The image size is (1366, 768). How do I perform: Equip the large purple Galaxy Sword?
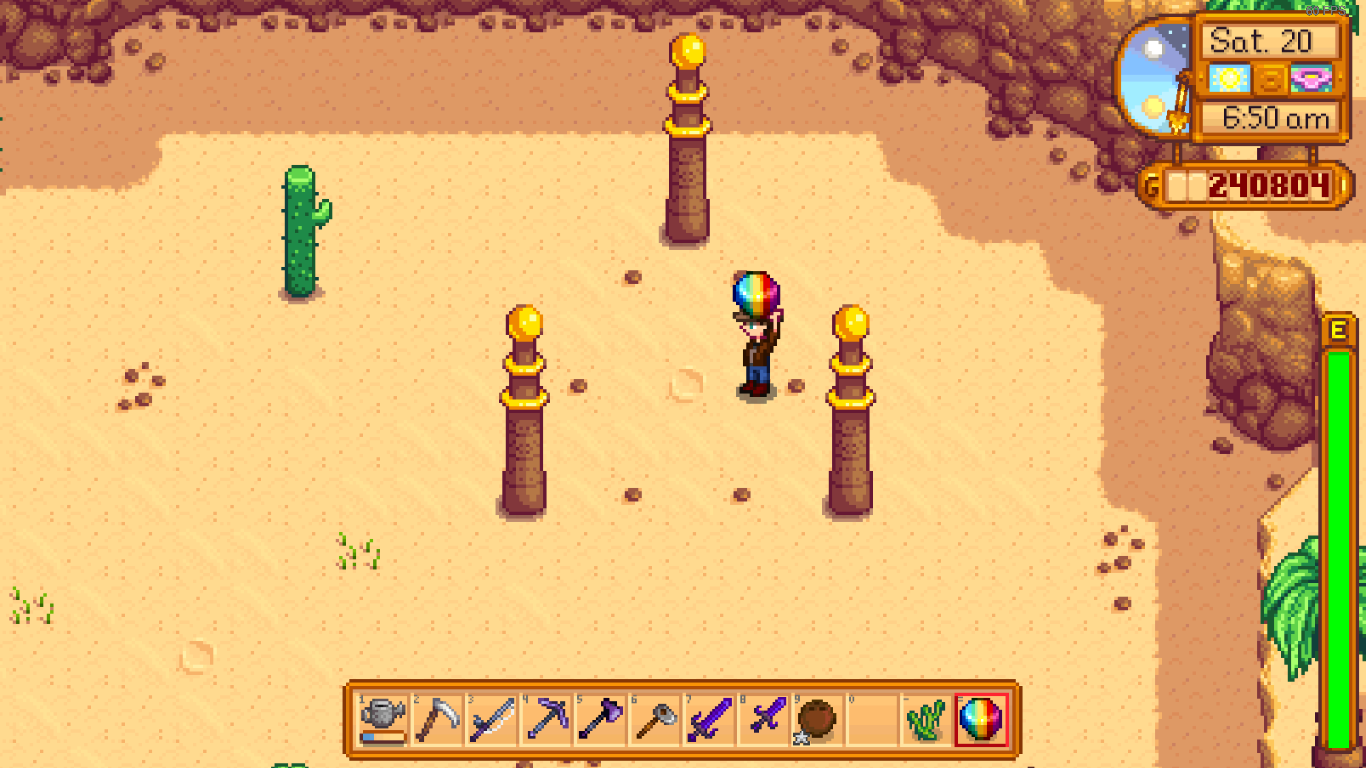click(709, 720)
